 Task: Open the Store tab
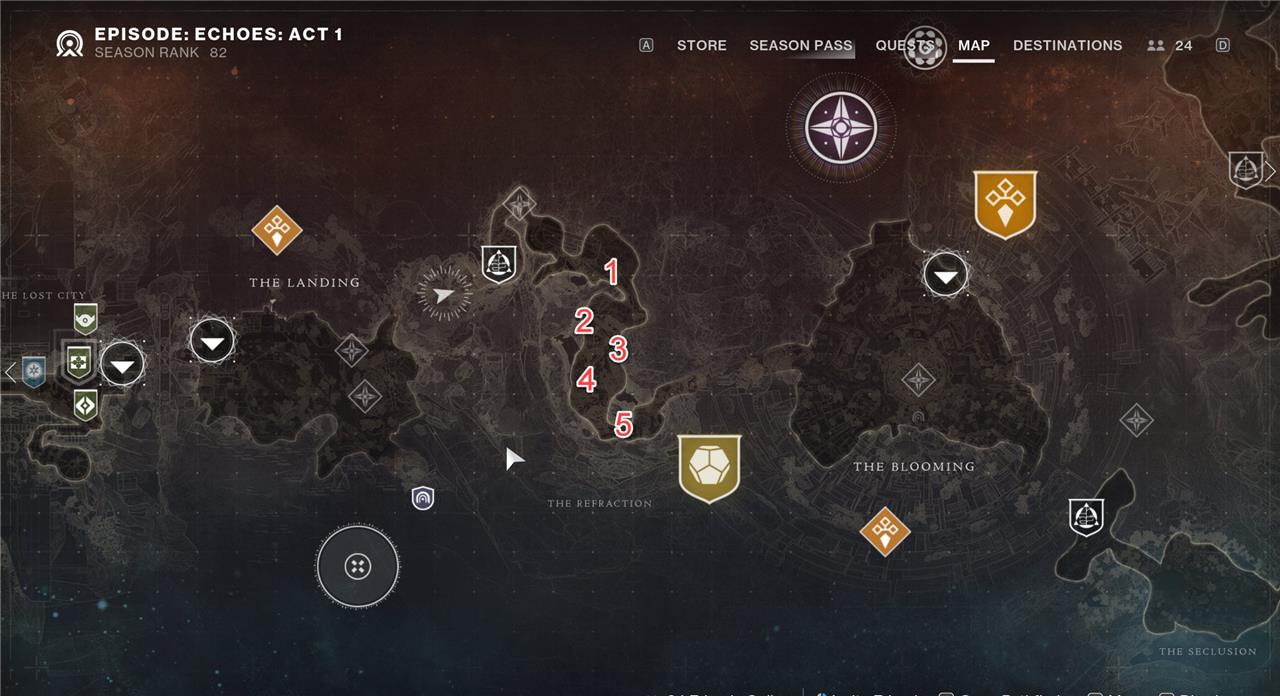point(701,45)
